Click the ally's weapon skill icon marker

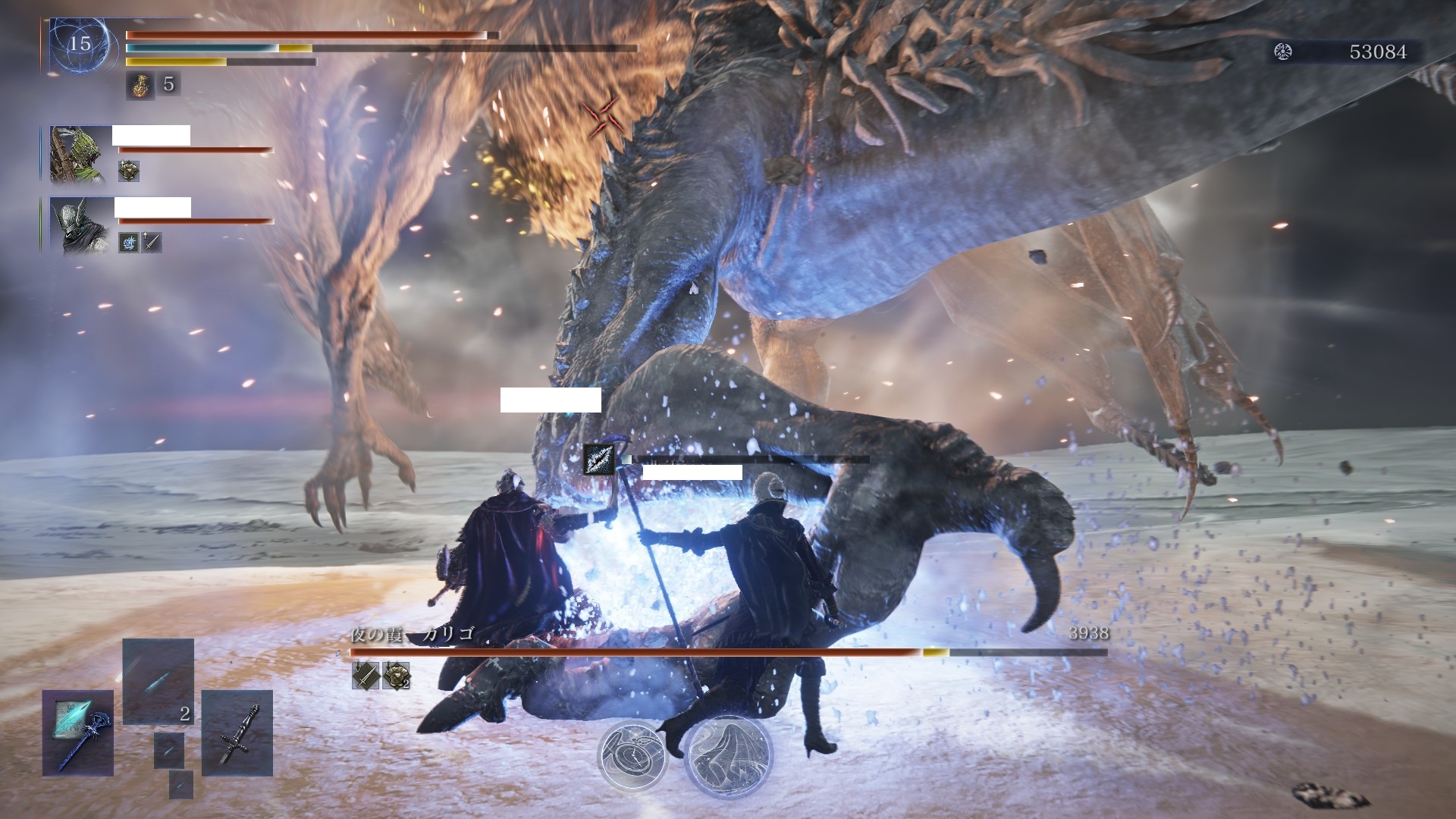pos(599,460)
